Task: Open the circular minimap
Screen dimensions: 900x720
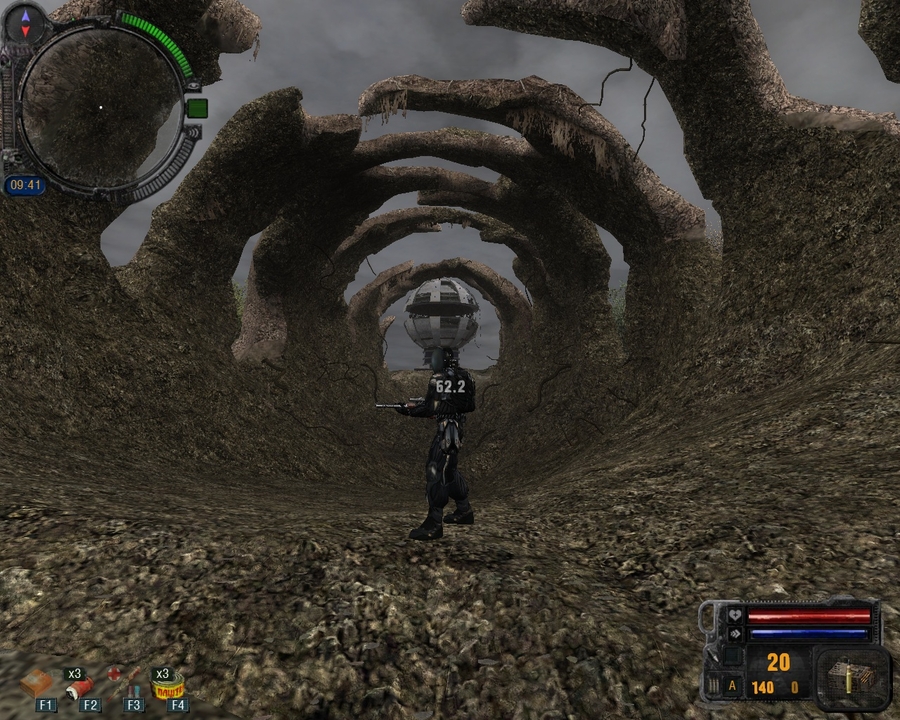Action: tap(100, 107)
